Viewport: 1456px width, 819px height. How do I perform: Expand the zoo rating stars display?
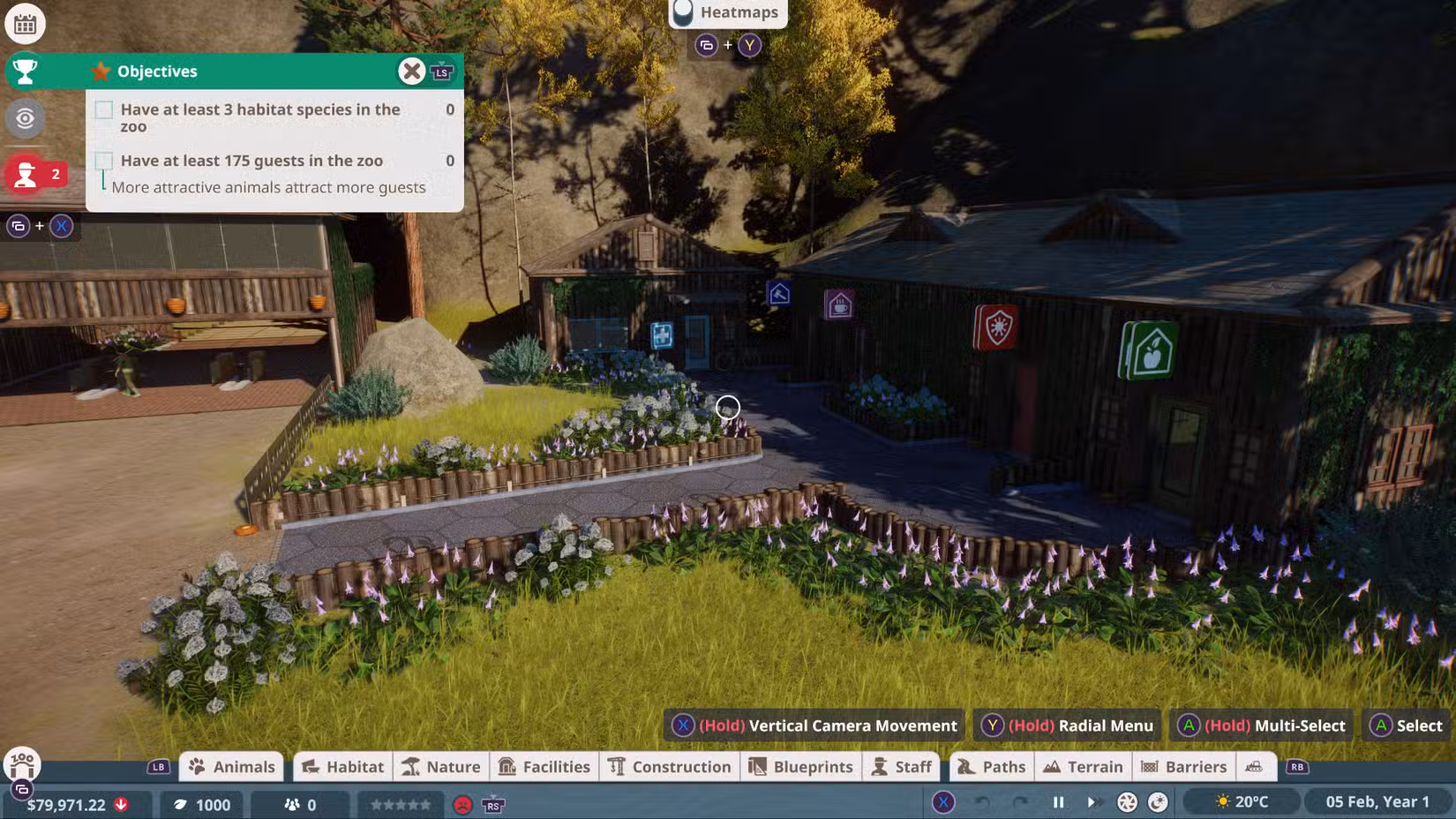pos(400,804)
